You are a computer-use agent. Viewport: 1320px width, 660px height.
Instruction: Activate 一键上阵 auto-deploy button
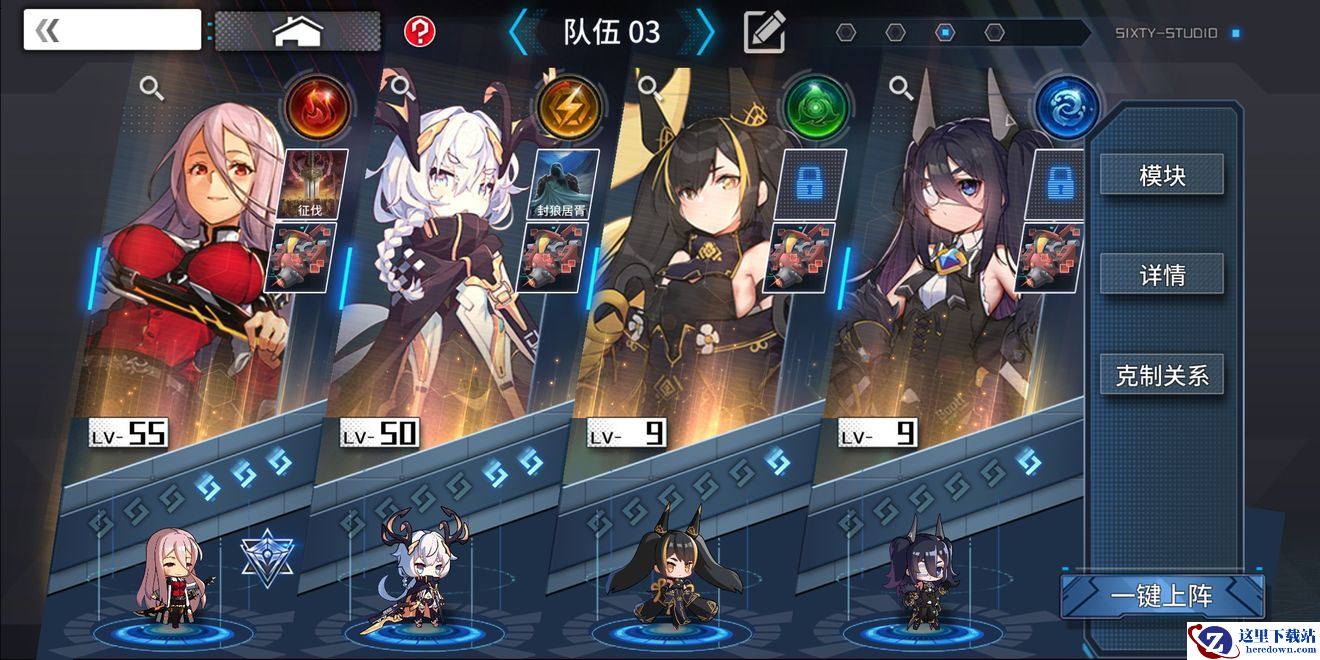pyautogui.click(x=1162, y=597)
